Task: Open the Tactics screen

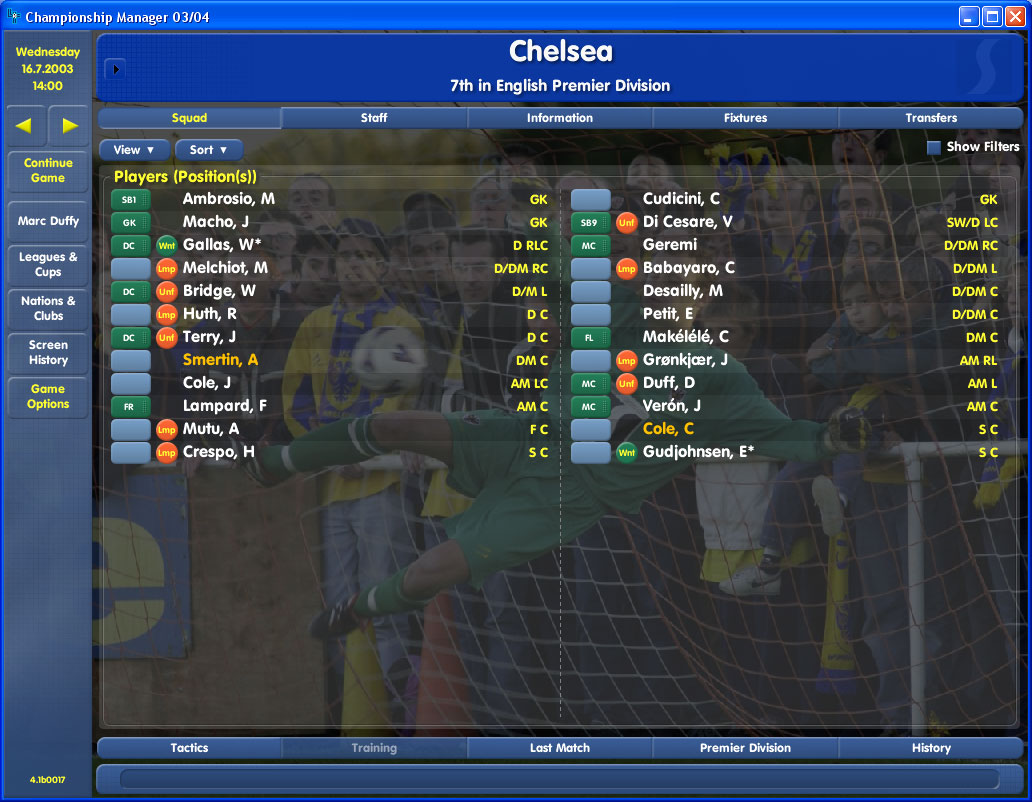Action: pyautogui.click(x=189, y=748)
